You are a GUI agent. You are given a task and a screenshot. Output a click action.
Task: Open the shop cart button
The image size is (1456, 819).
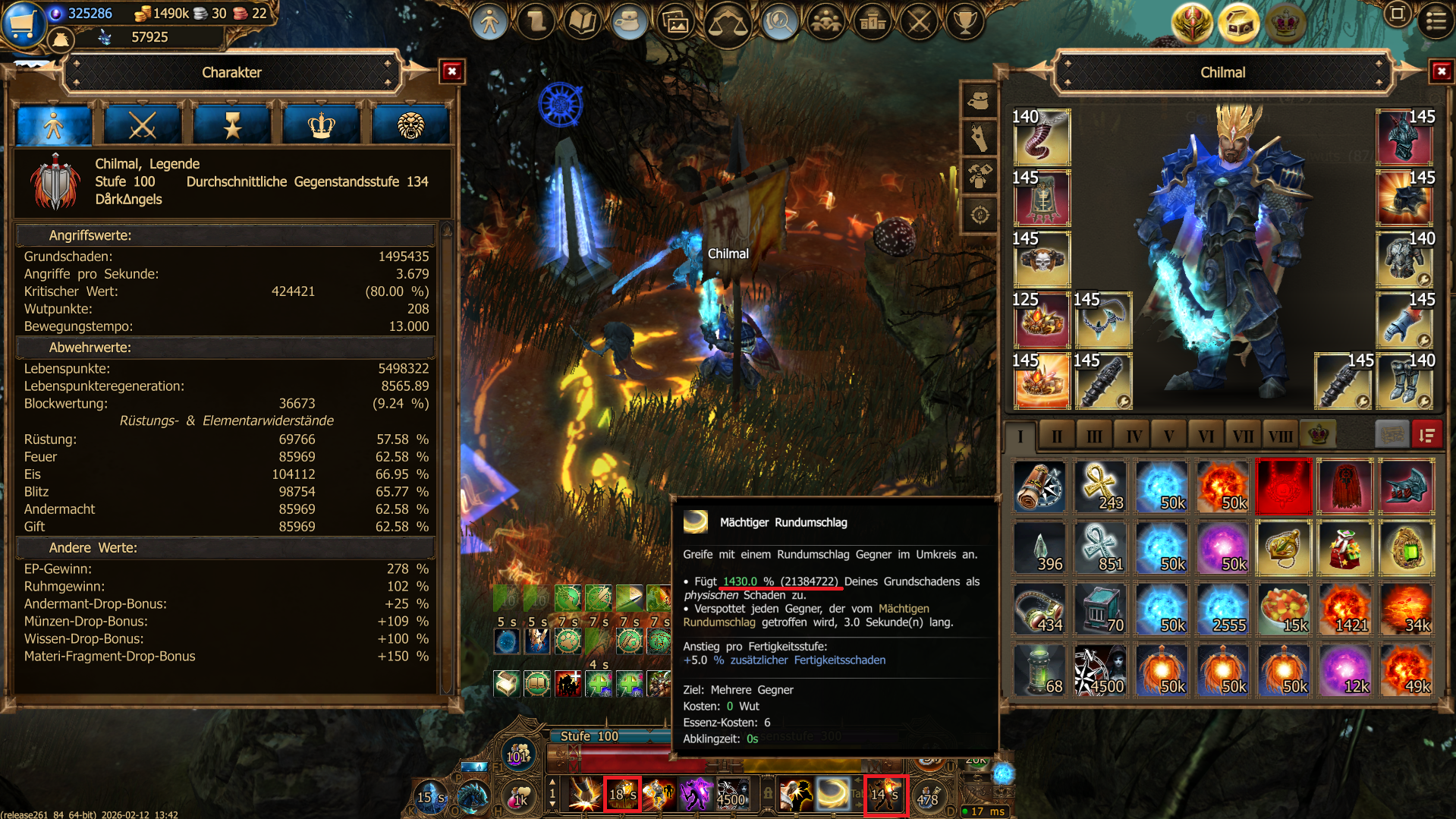click(x=23, y=23)
